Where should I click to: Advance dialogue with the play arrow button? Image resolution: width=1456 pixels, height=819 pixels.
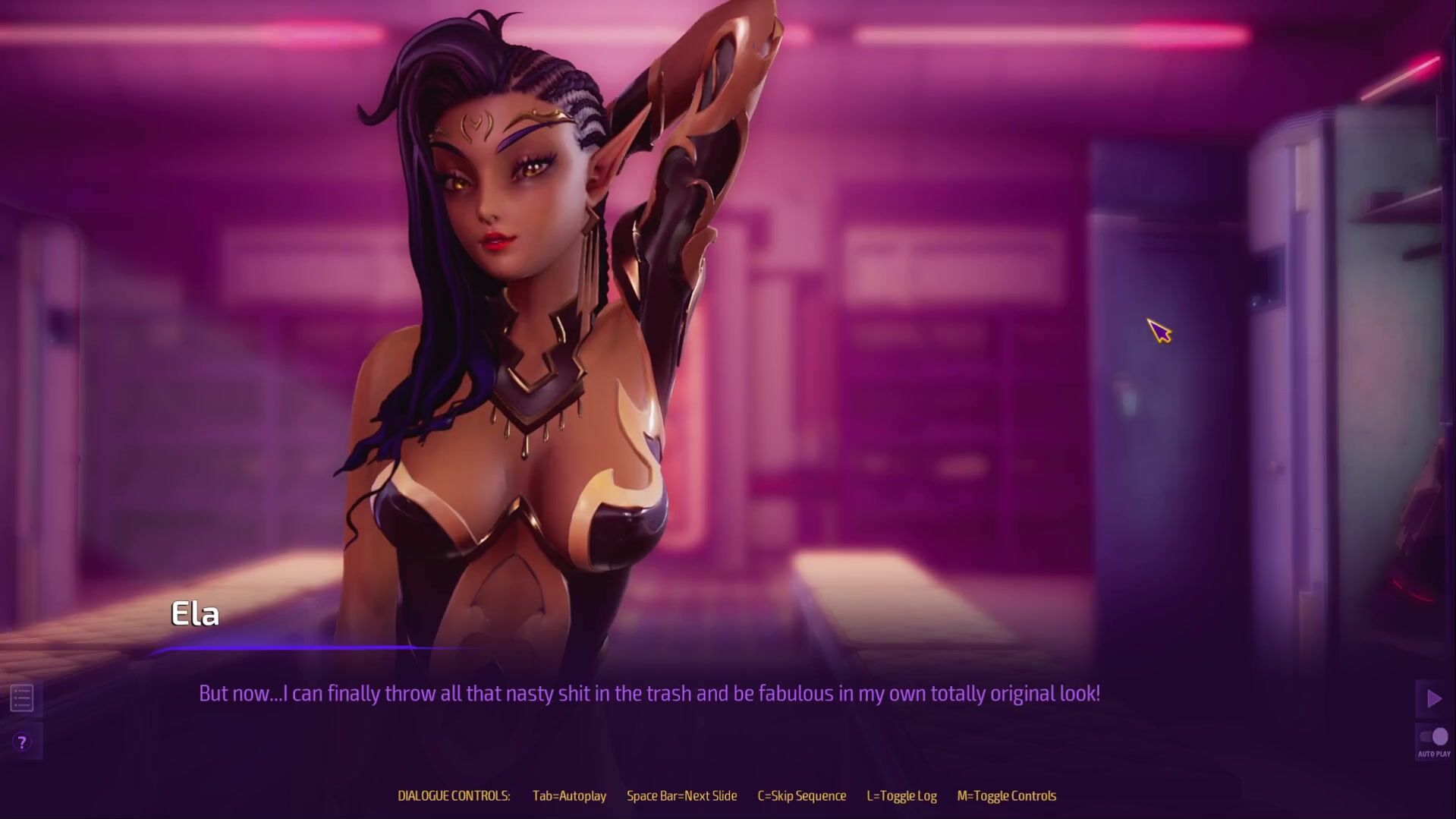[x=1433, y=698]
